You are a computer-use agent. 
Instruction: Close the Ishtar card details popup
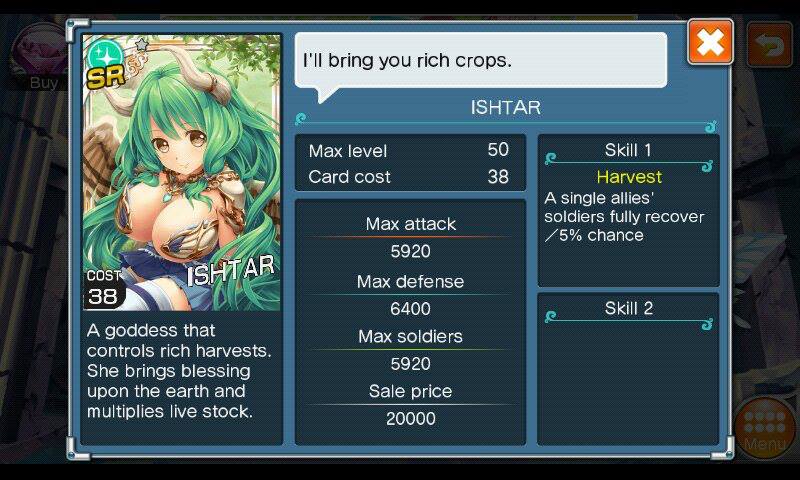(710, 43)
